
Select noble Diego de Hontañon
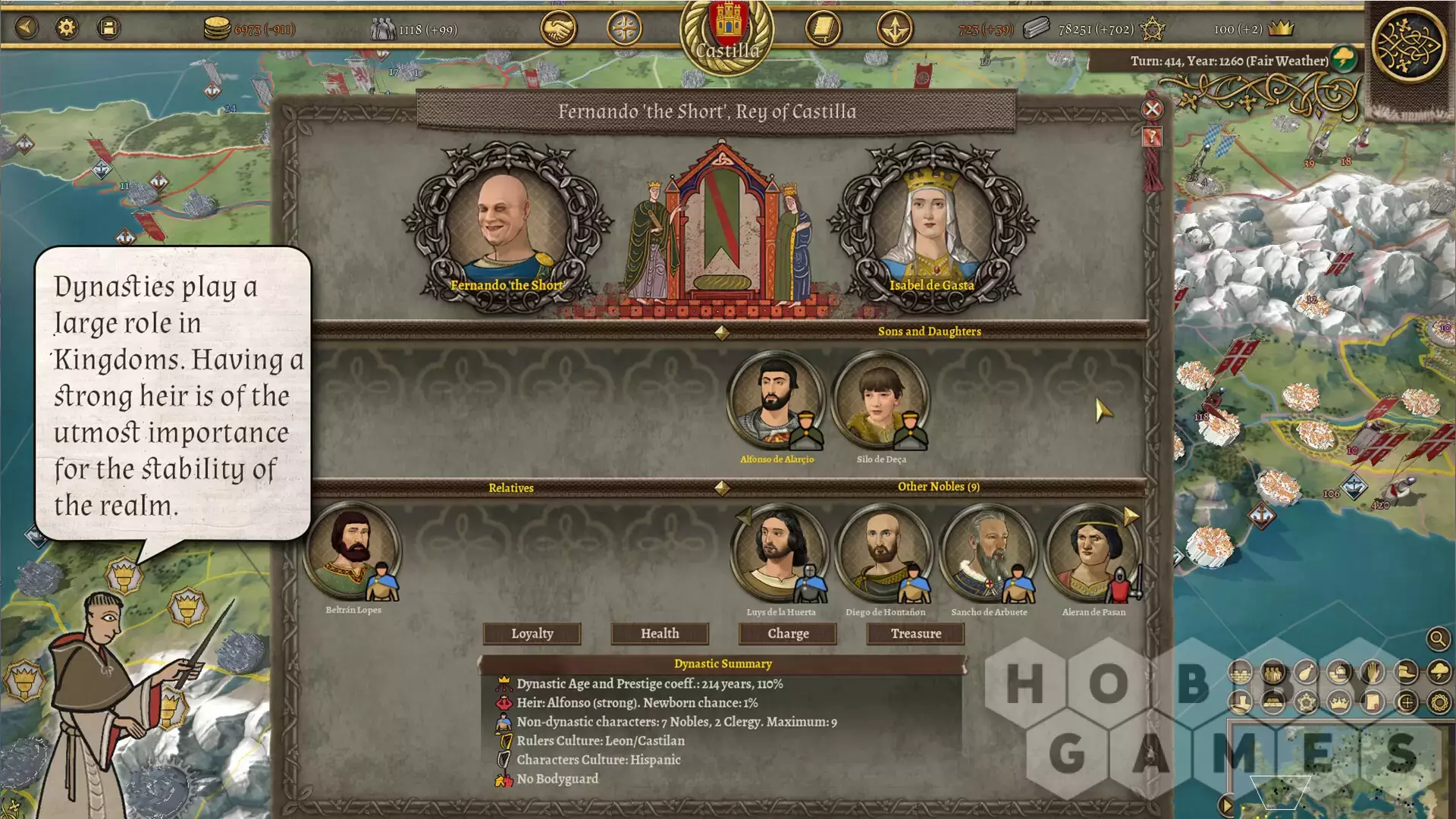[883, 552]
